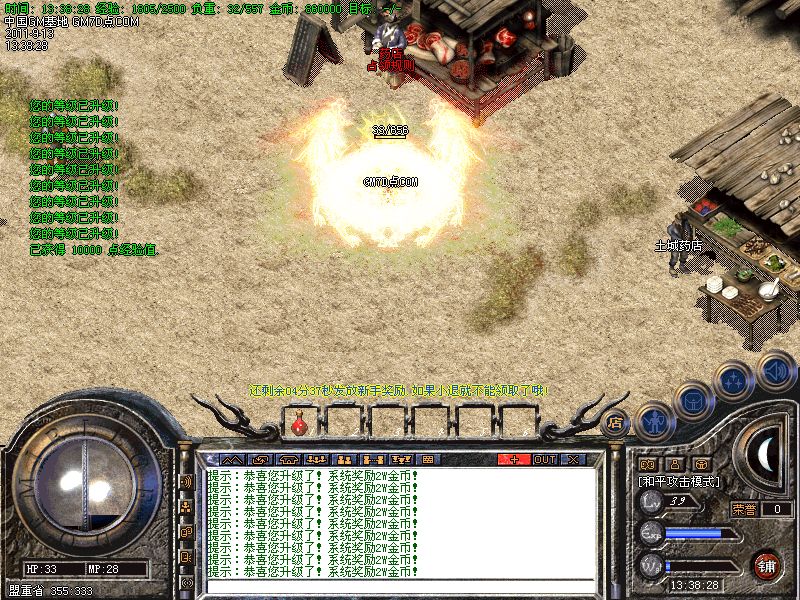The width and height of the screenshot is (800, 600).
Task: Click the 荣誉 honor label
Action: pyautogui.click(x=744, y=509)
